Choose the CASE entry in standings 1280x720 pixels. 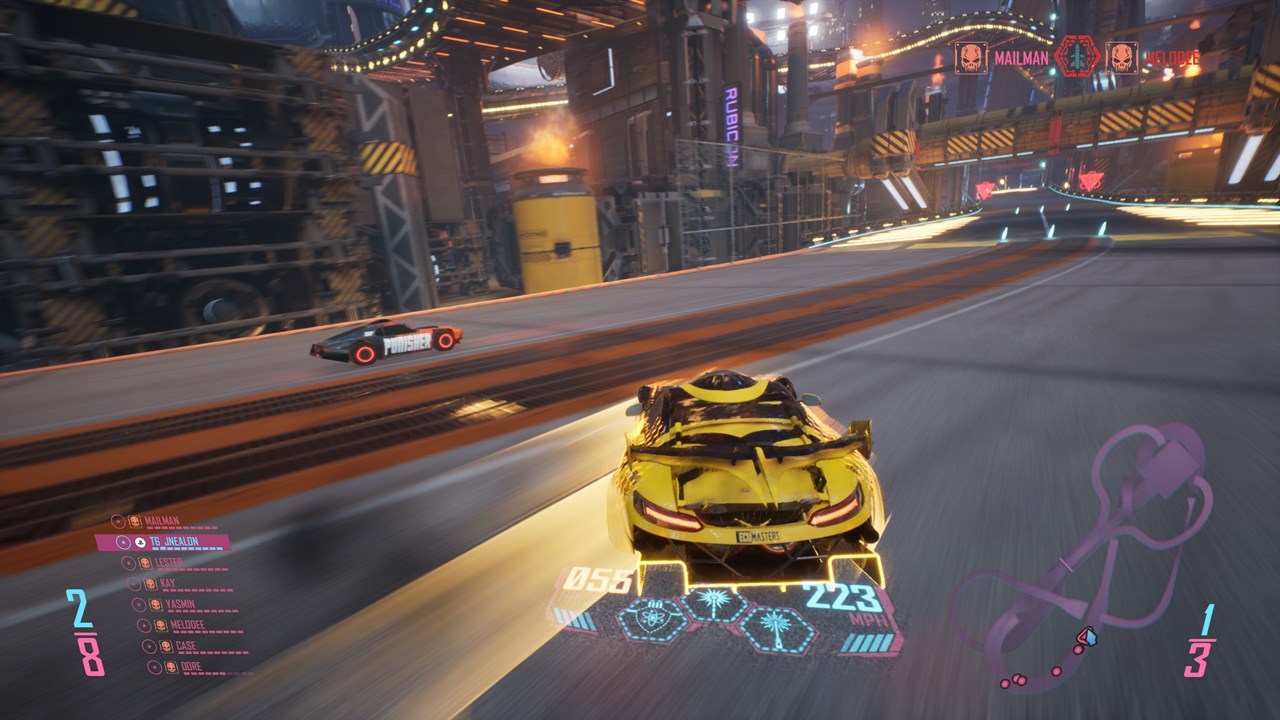[186, 646]
